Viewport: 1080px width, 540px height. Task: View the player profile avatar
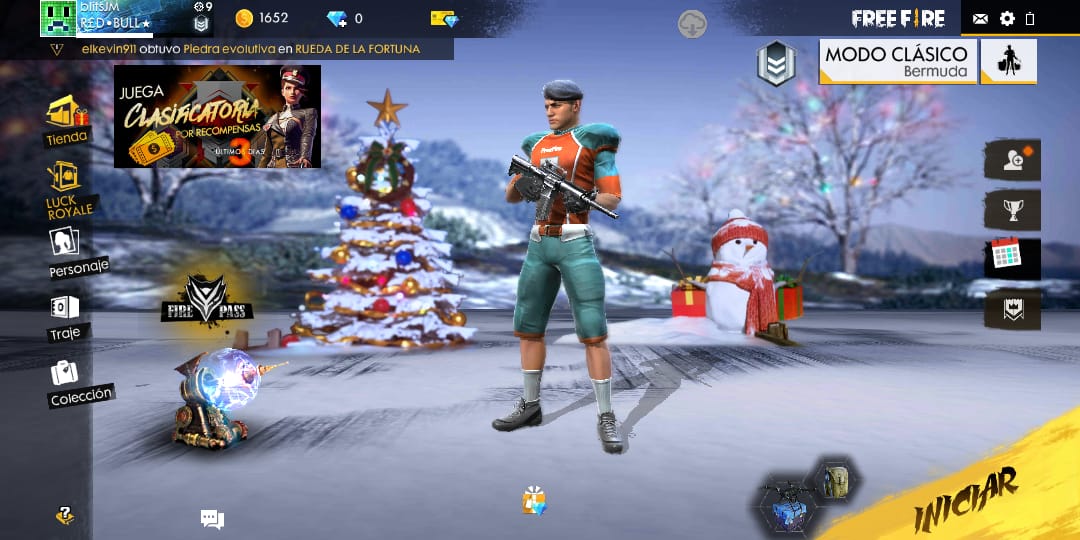[59, 16]
